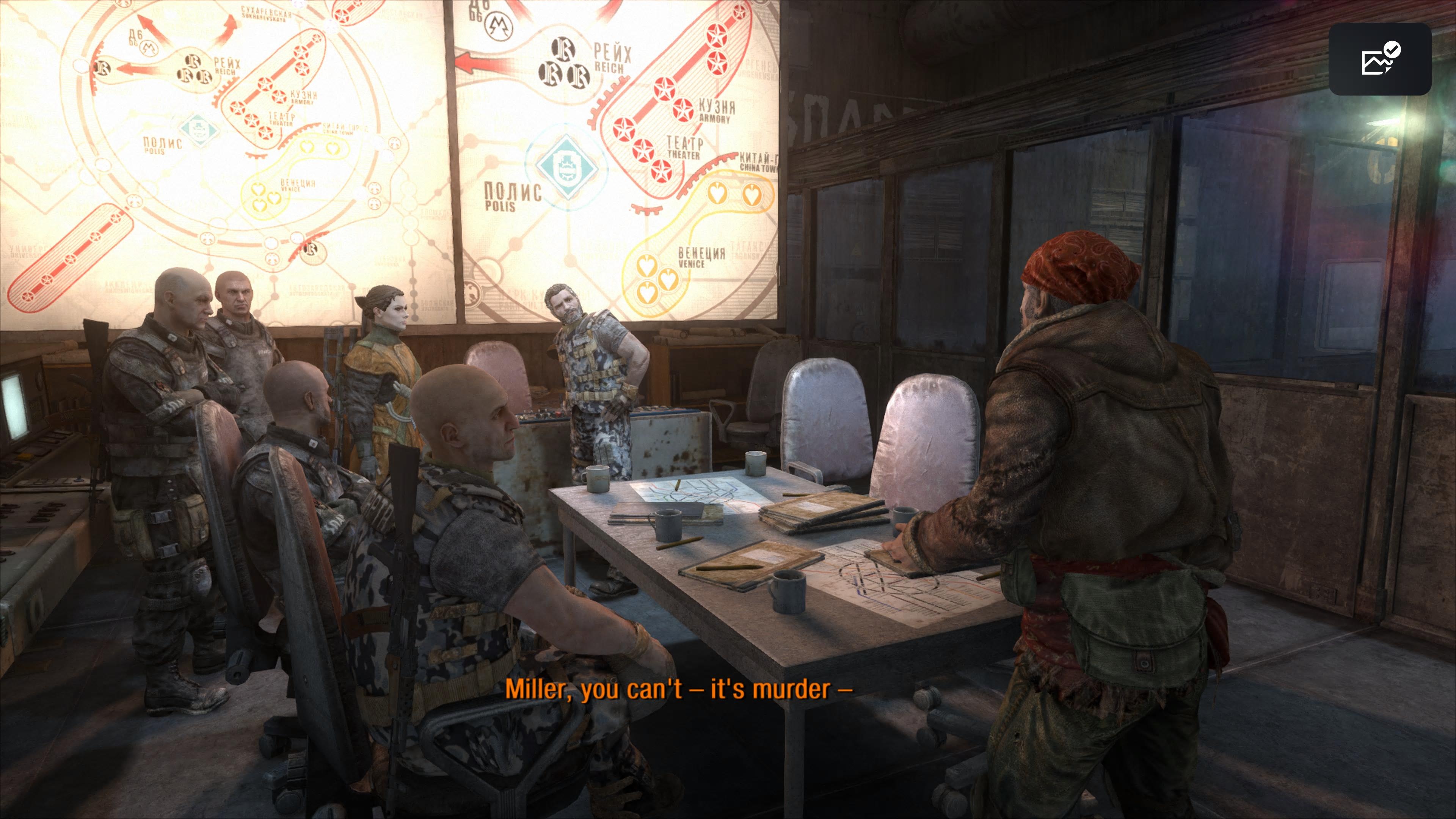
Task: Open the screenshot captured notification icon
Action: click(1380, 60)
